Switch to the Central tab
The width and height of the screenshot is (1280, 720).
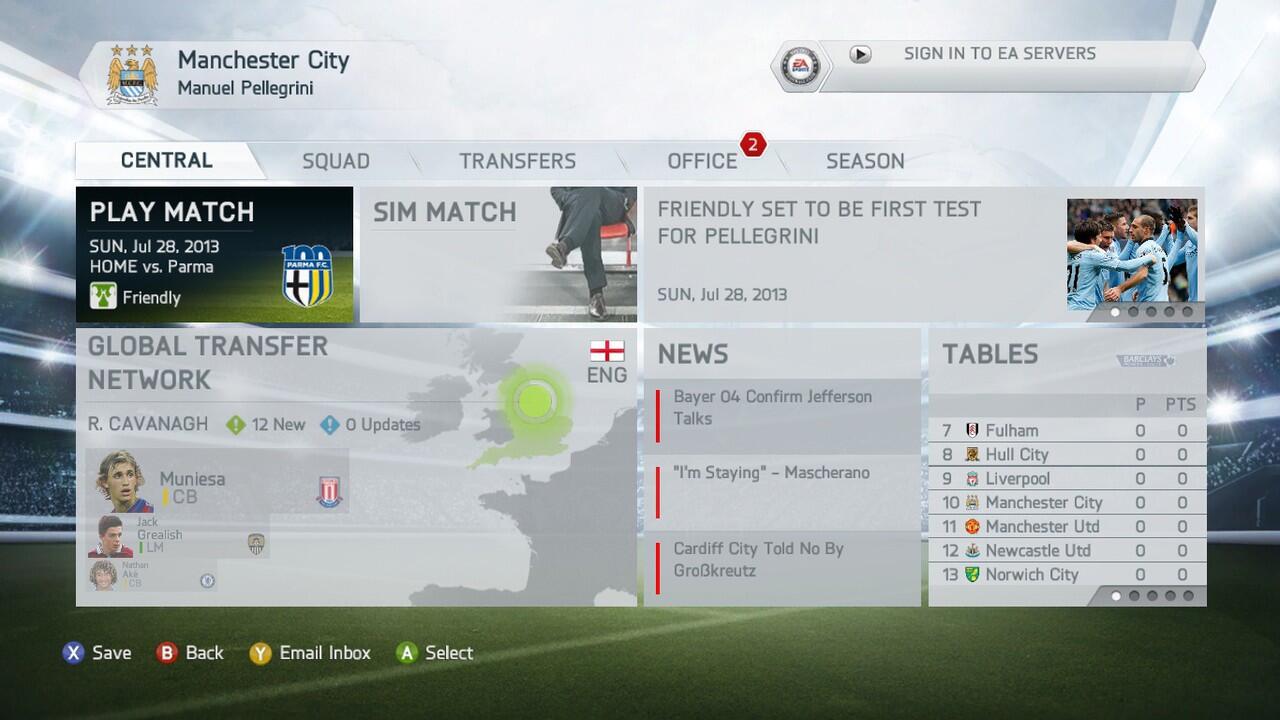[166, 161]
